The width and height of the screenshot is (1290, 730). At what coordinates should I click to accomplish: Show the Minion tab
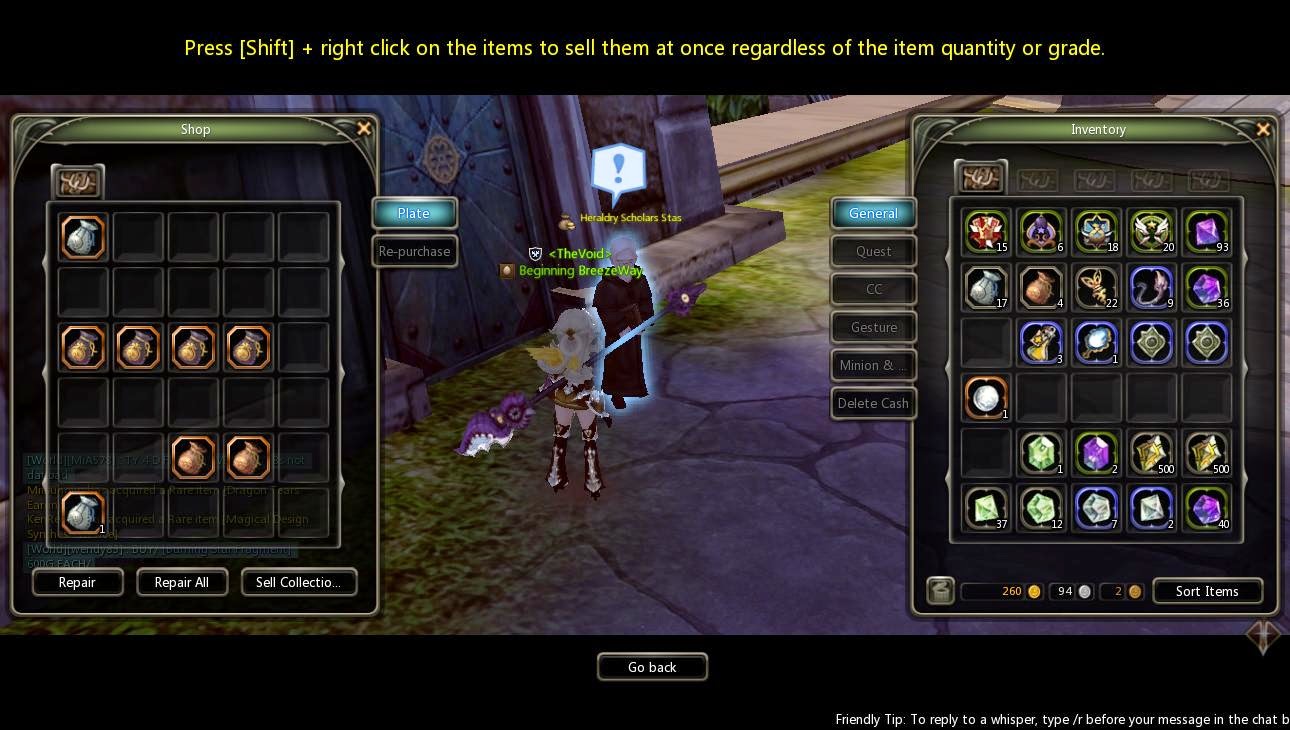pos(873,365)
